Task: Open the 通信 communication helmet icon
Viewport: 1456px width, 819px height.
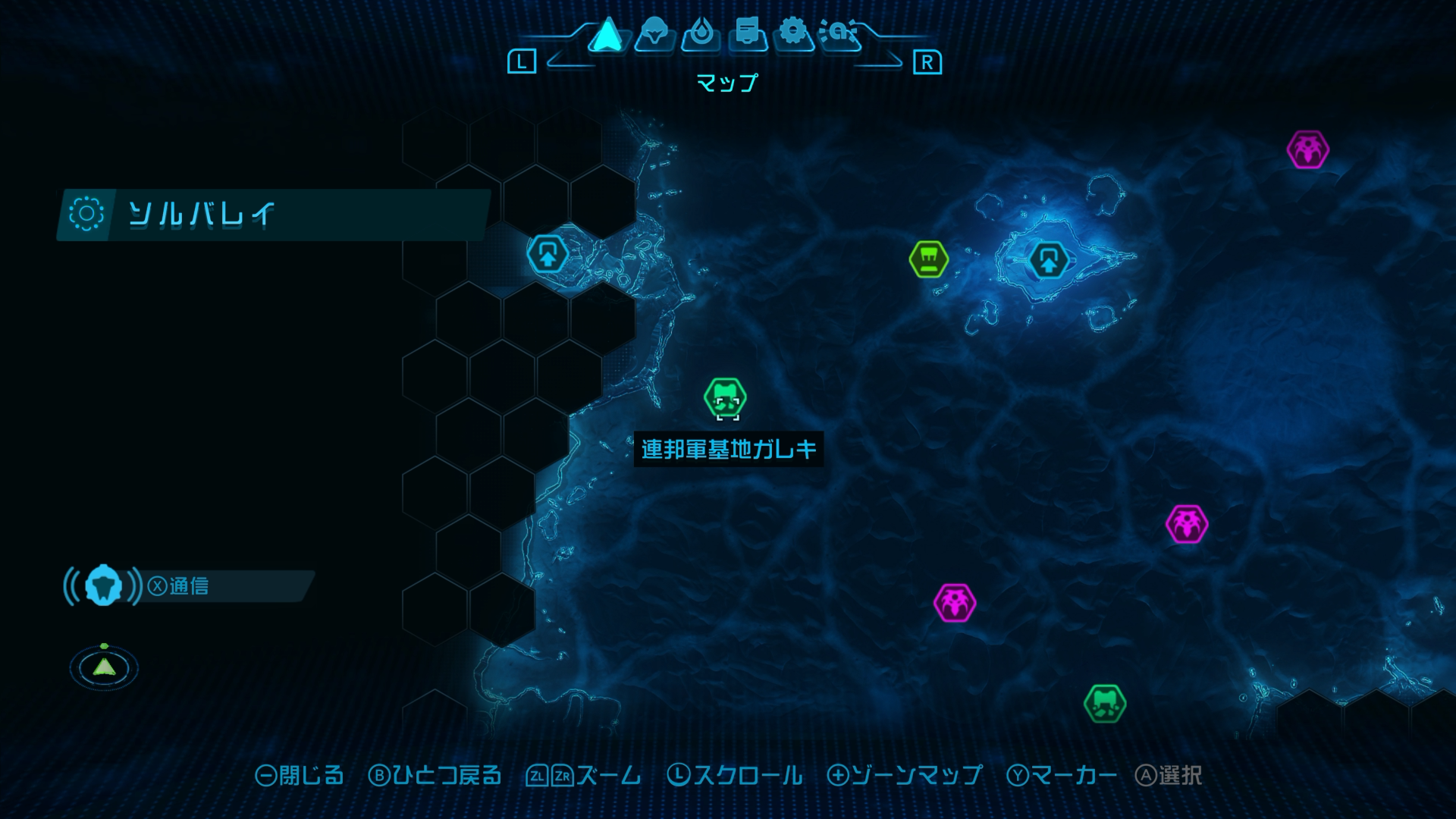Action: click(104, 585)
